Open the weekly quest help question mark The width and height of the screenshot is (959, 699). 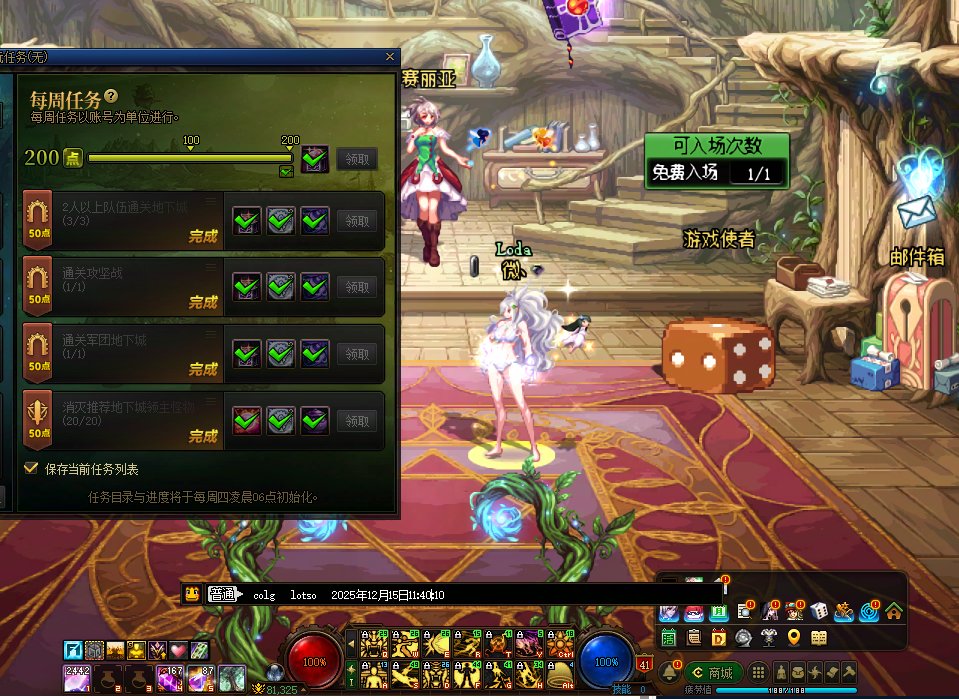[111, 97]
